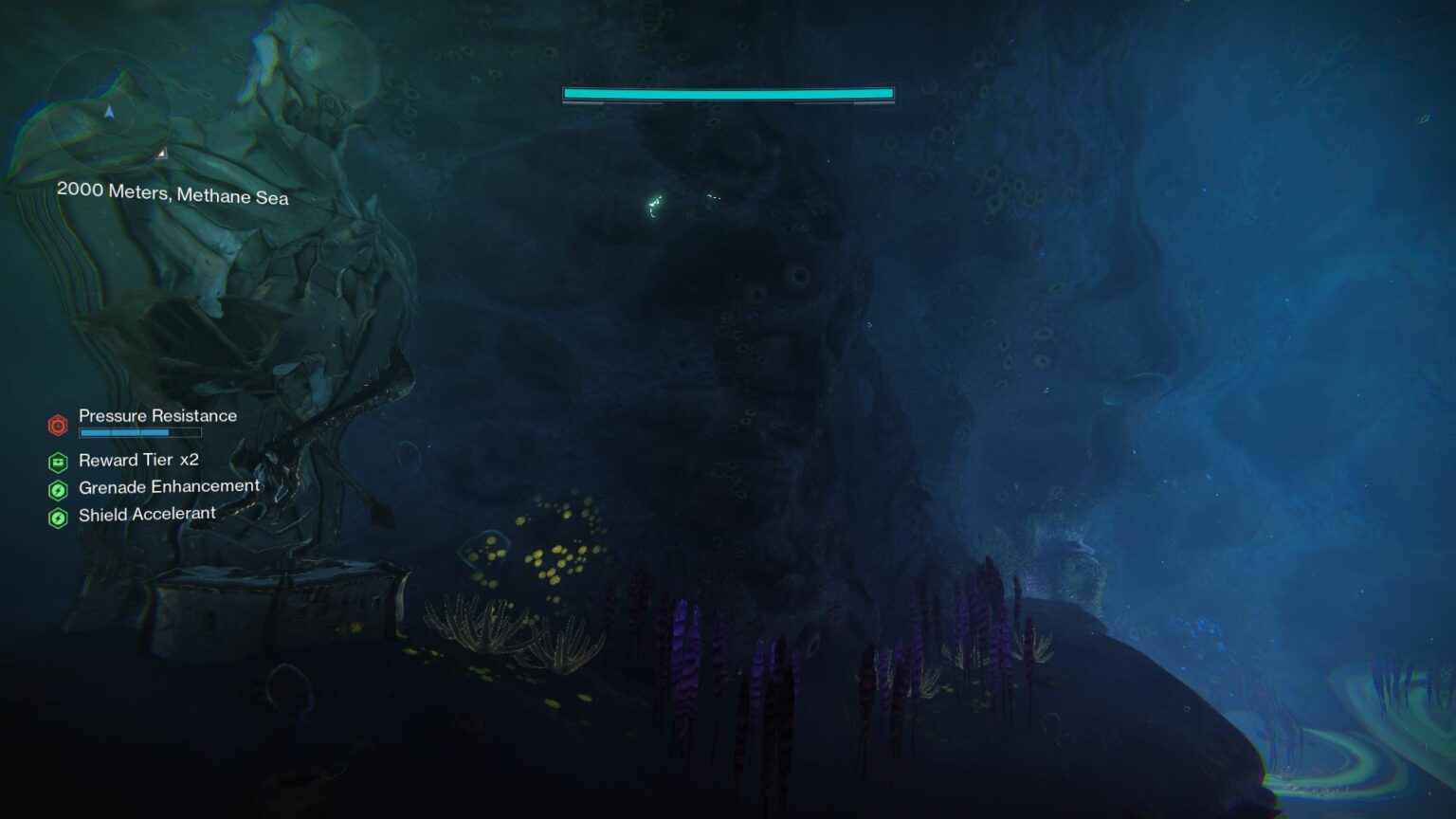This screenshot has height=819, width=1456.
Task: Click the Shield Accelerant text label
Action: click(x=149, y=514)
